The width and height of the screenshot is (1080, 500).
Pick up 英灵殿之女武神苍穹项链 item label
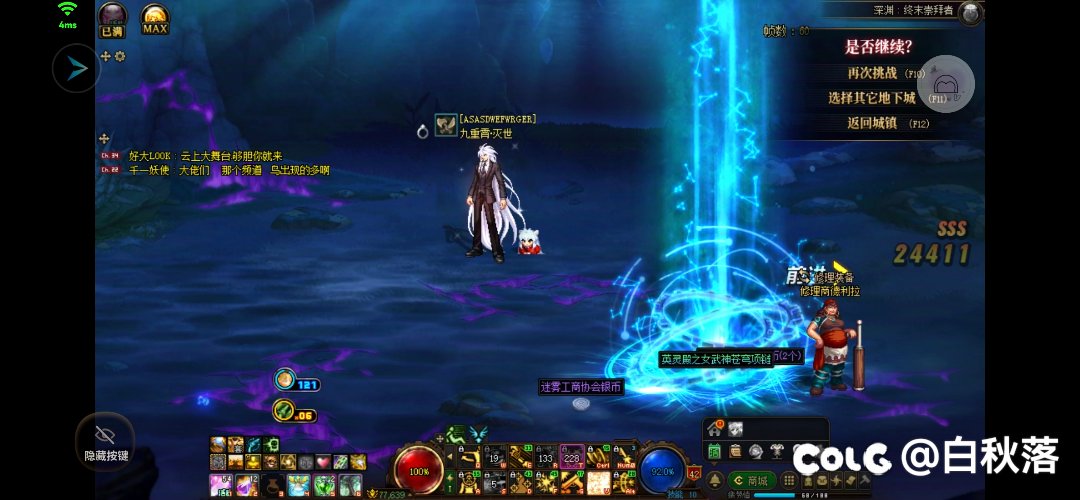pos(715,359)
